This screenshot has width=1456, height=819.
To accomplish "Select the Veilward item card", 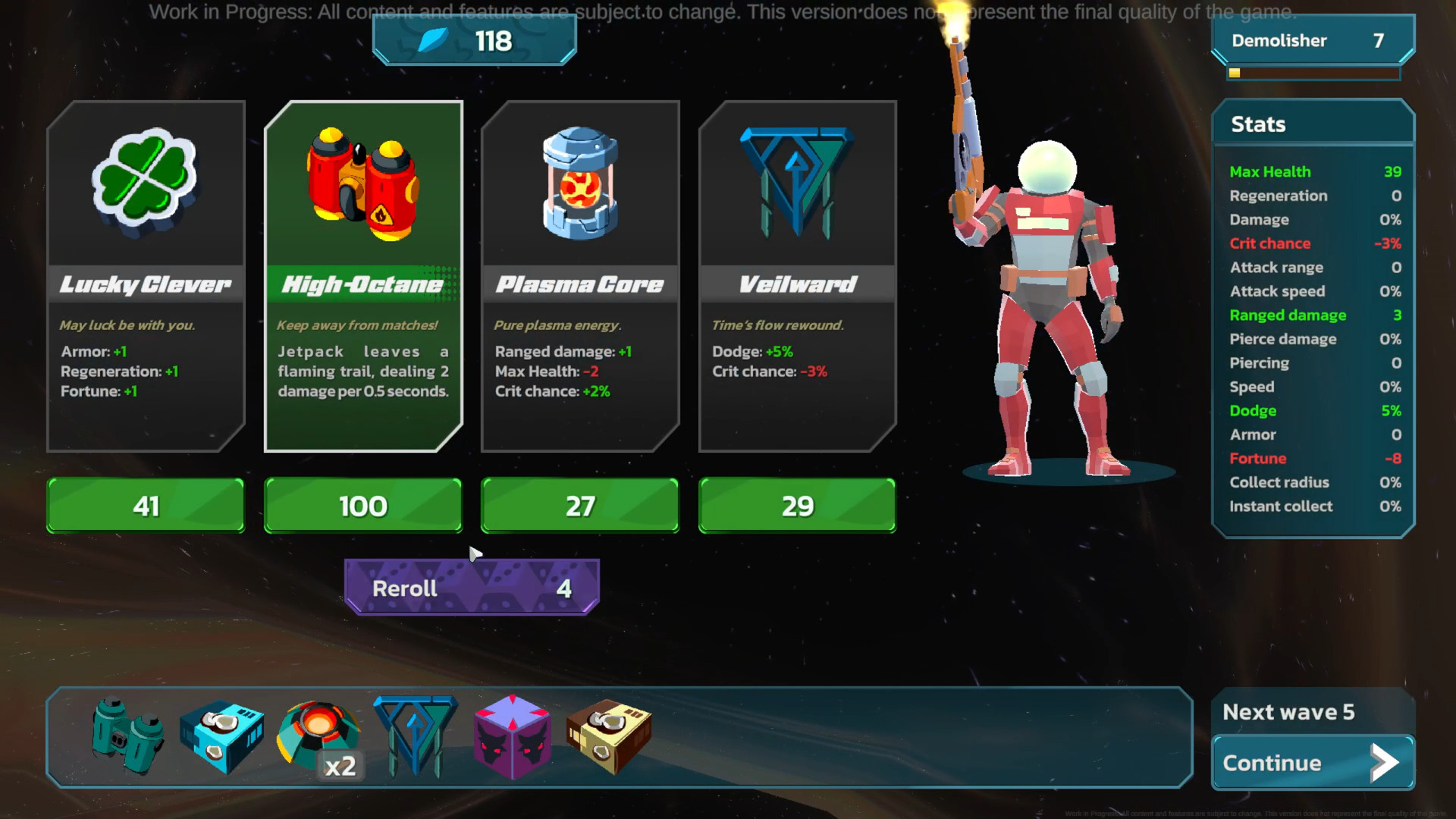I will tap(798, 276).
